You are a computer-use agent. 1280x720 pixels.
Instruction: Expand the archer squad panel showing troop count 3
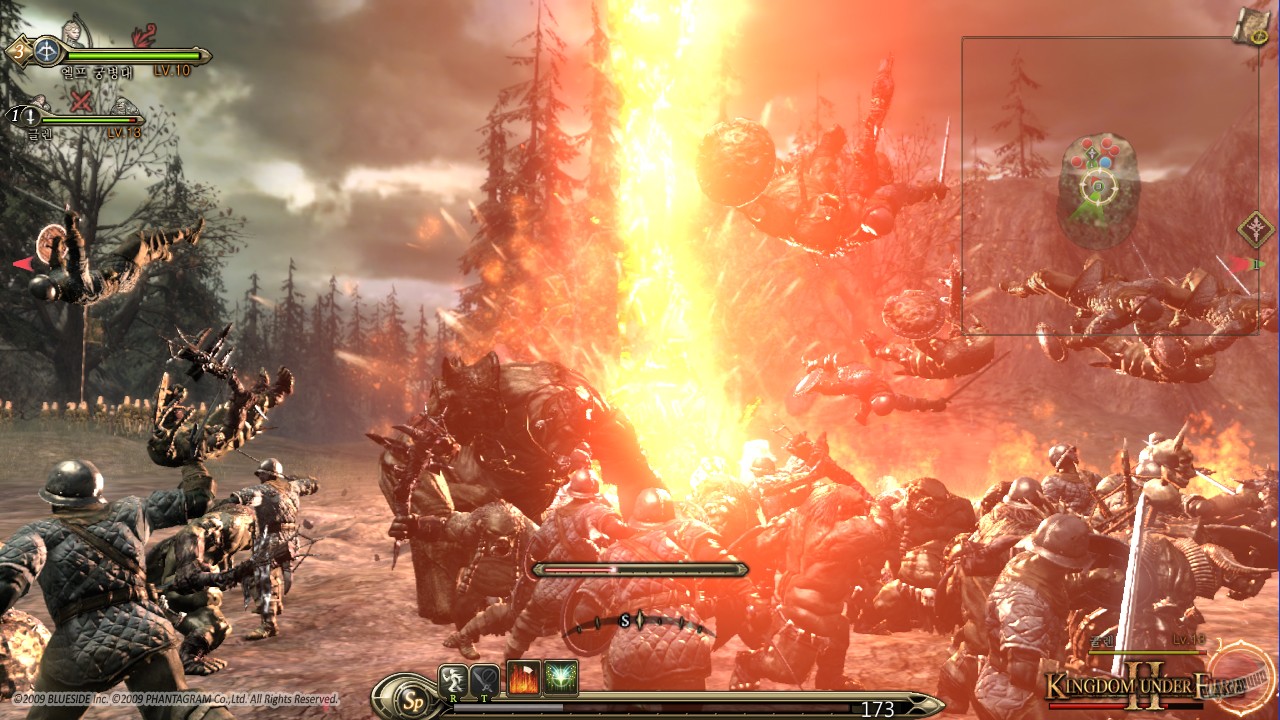click(x=18, y=50)
